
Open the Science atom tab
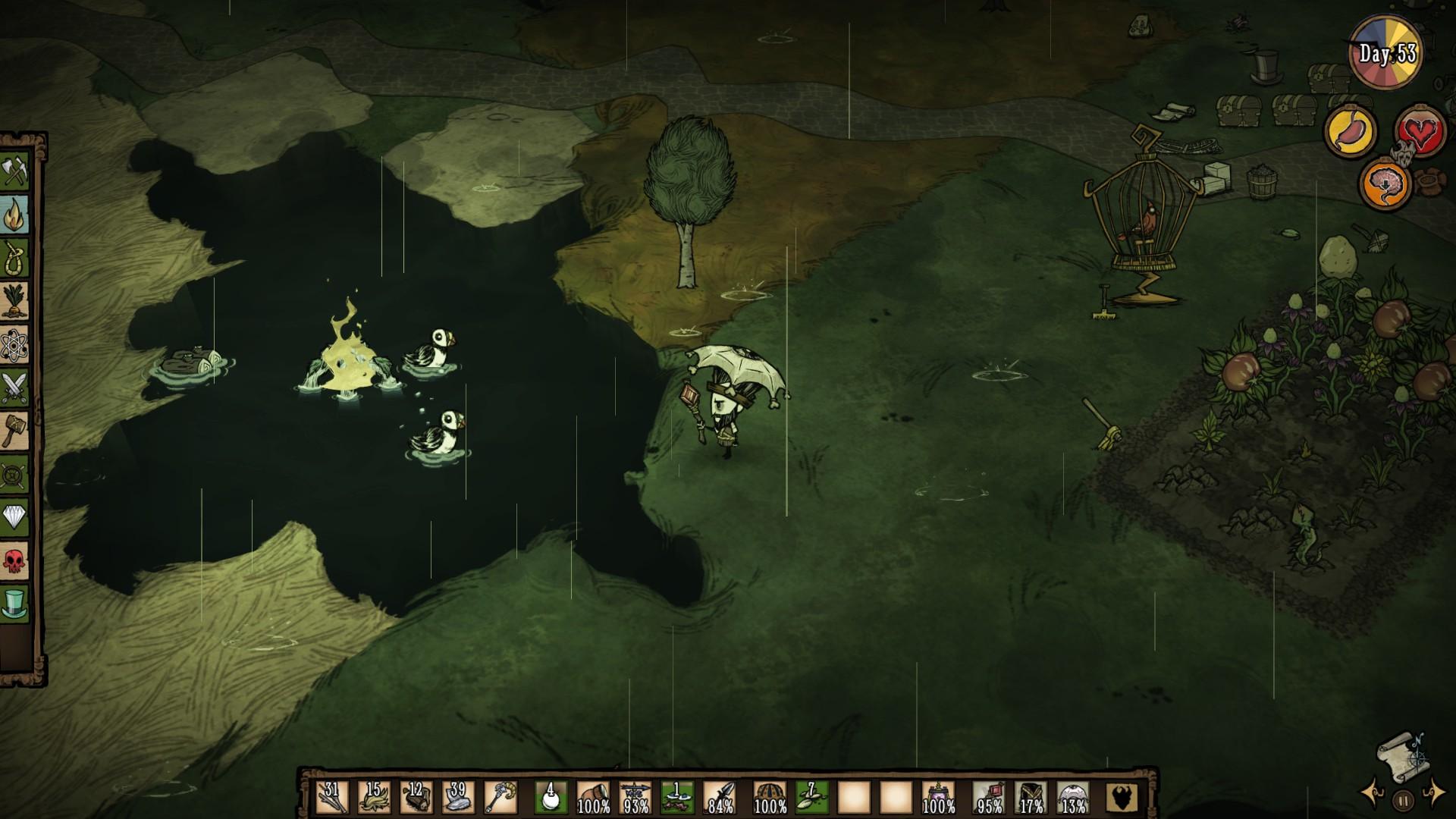(x=15, y=345)
